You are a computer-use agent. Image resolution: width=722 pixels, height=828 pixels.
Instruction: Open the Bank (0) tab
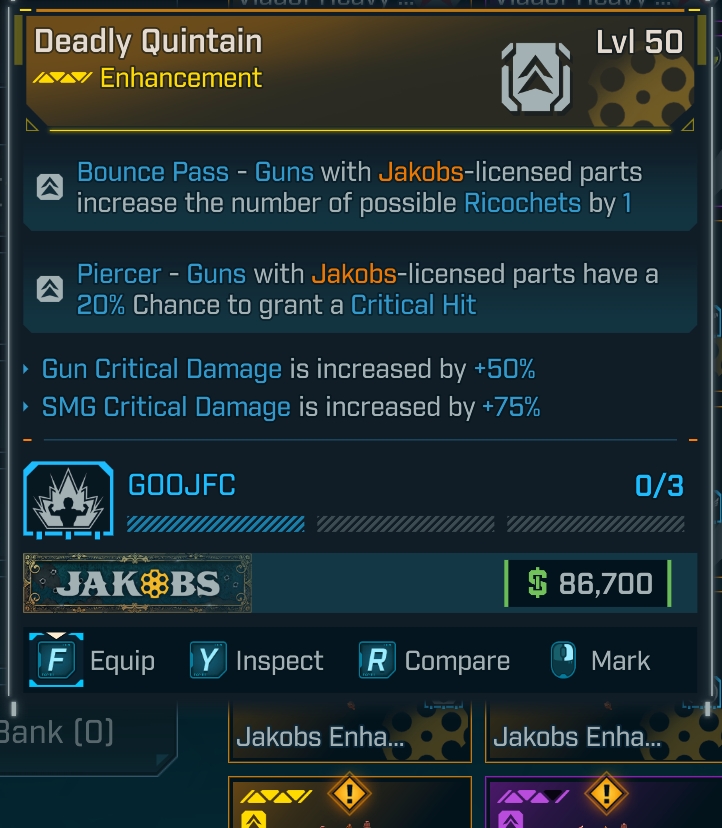tap(60, 733)
